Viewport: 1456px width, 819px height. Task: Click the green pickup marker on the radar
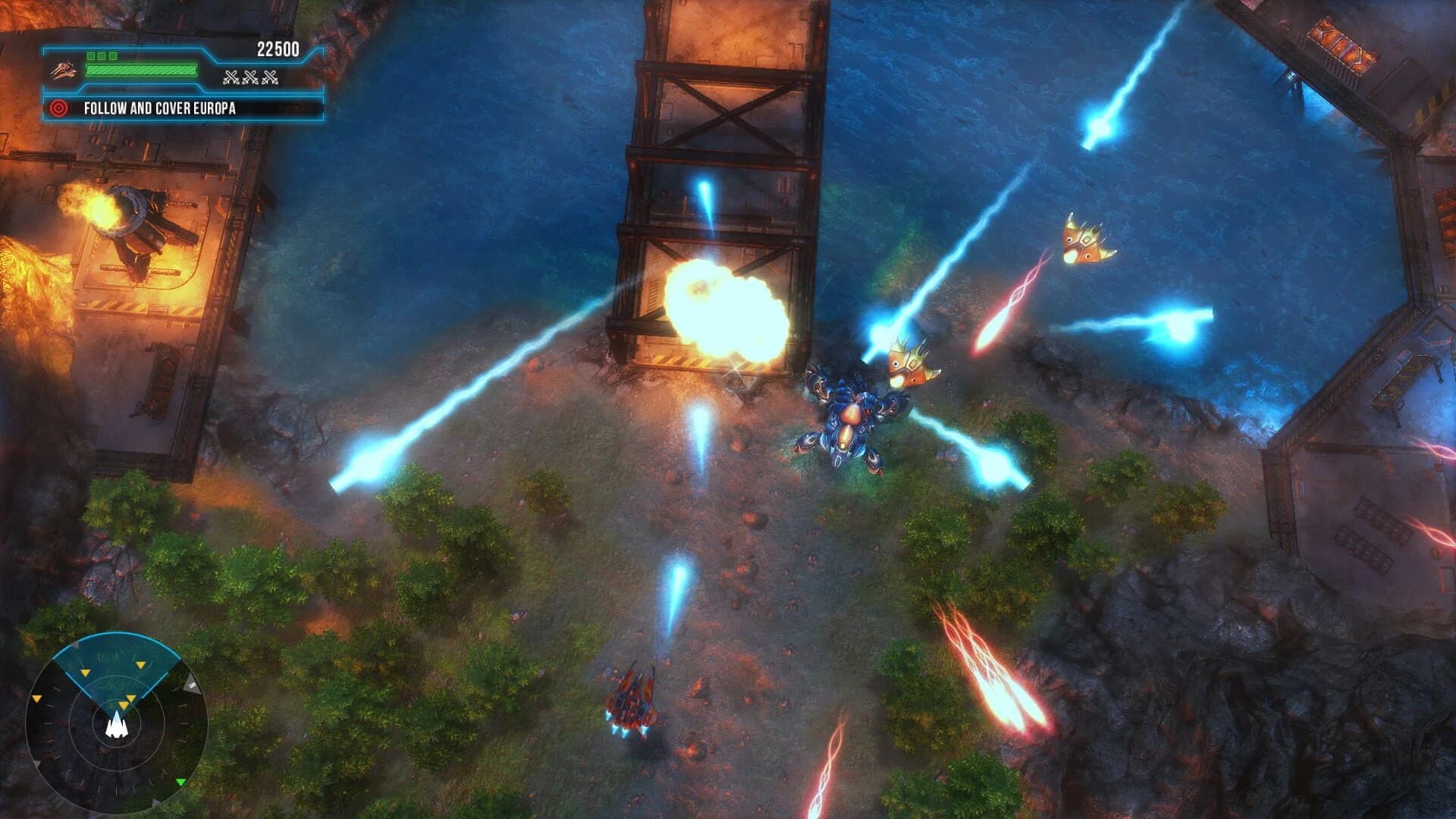[x=180, y=783]
